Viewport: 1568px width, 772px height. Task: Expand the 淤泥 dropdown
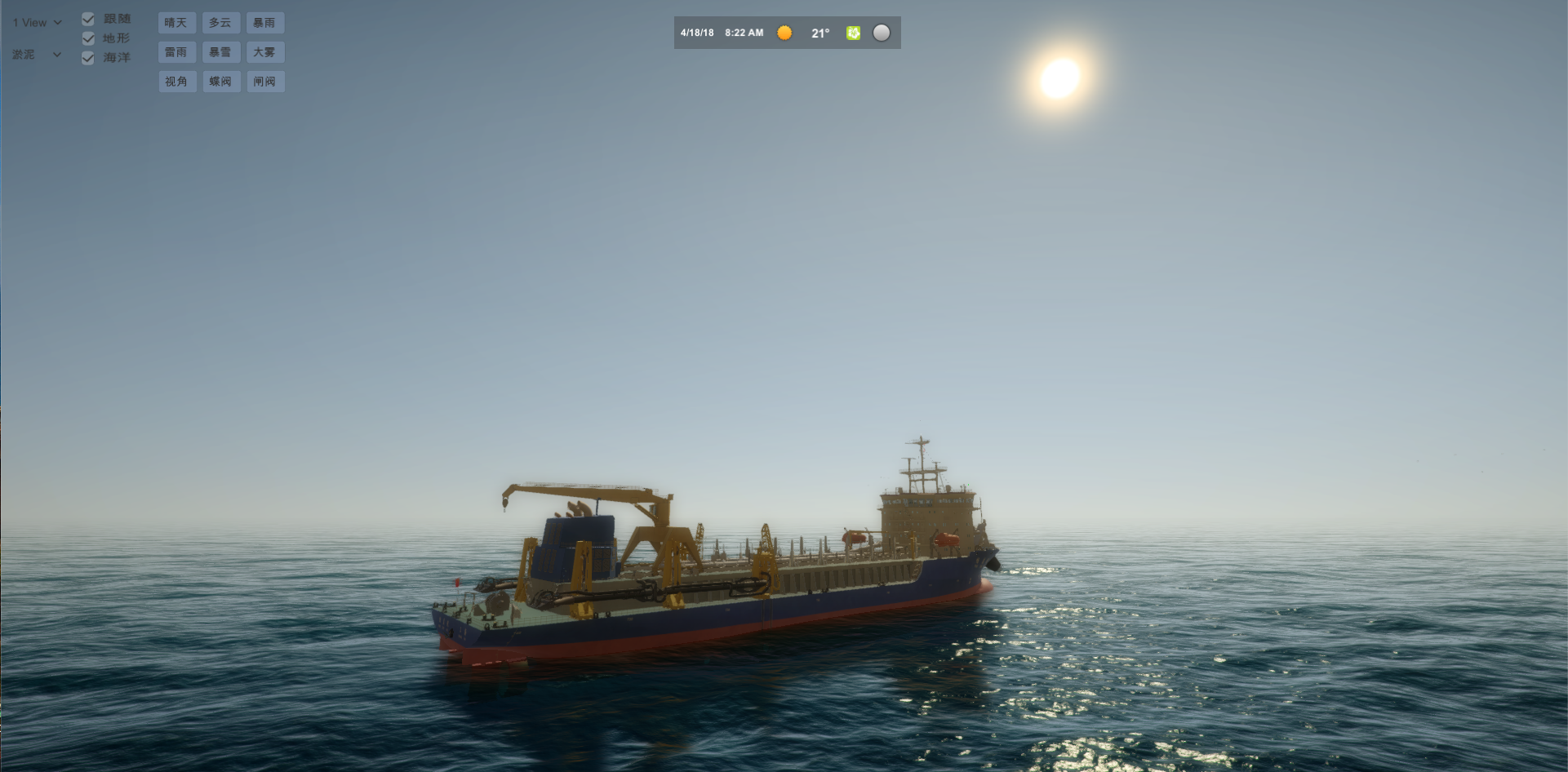[x=37, y=55]
